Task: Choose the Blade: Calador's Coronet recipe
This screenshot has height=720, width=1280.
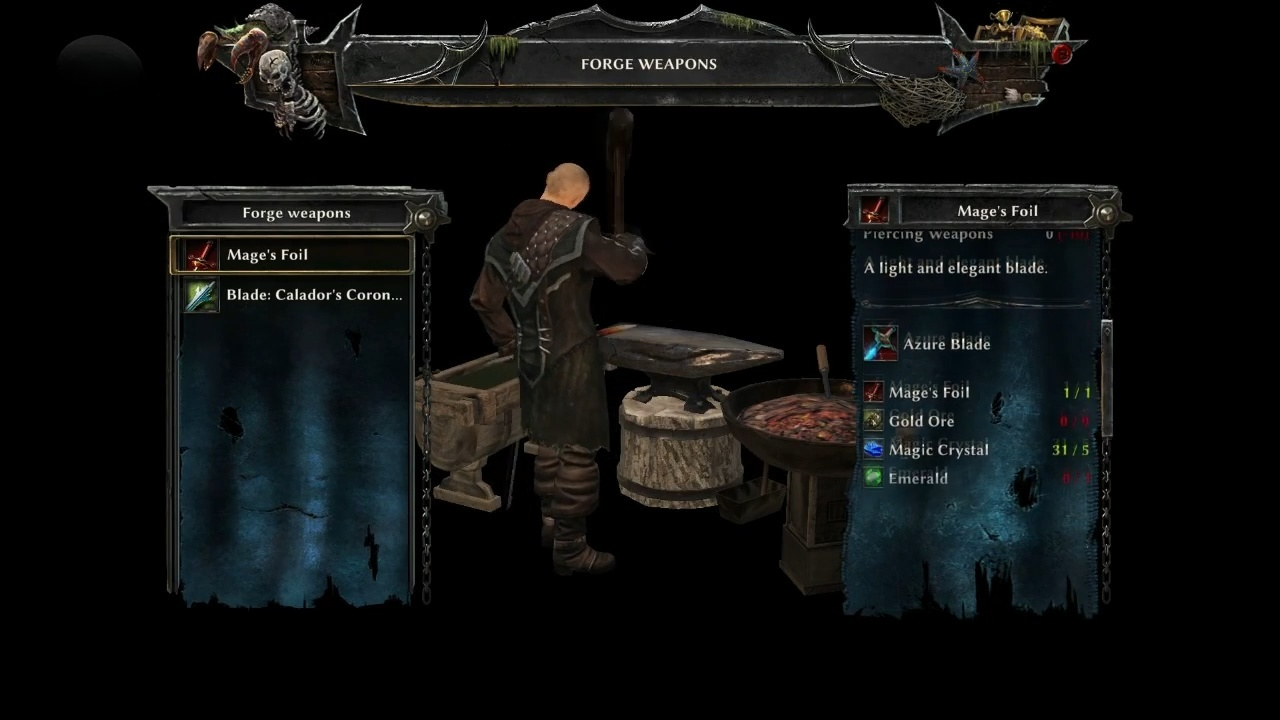Action: pyautogui.click(x=294, y=295)
